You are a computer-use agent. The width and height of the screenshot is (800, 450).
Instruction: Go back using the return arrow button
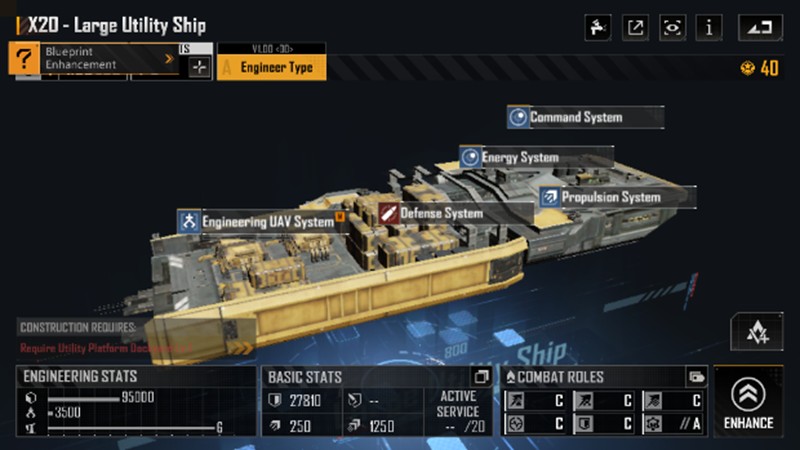coord(760,28)
